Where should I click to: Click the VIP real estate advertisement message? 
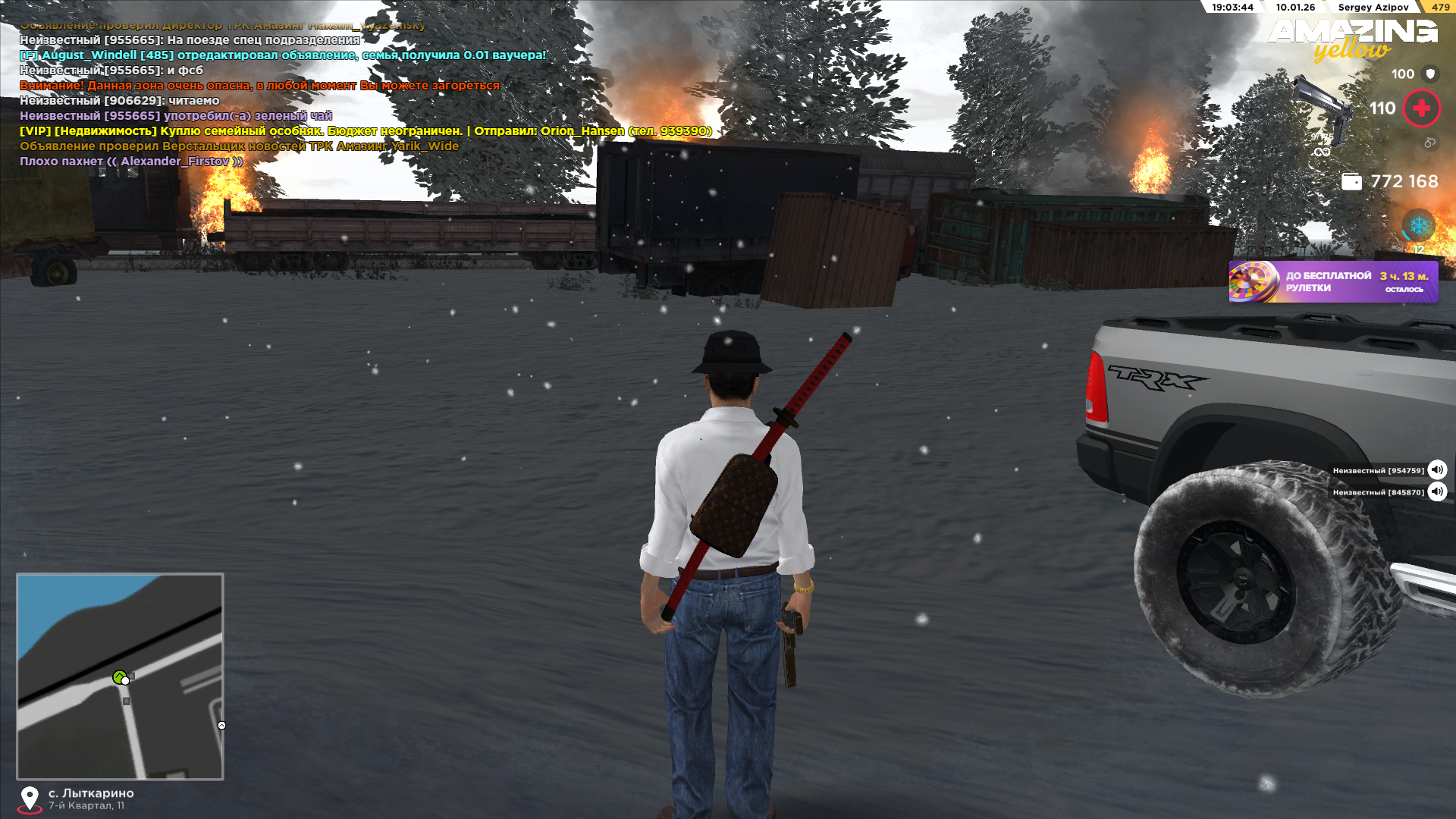click(x=366, y=131)
